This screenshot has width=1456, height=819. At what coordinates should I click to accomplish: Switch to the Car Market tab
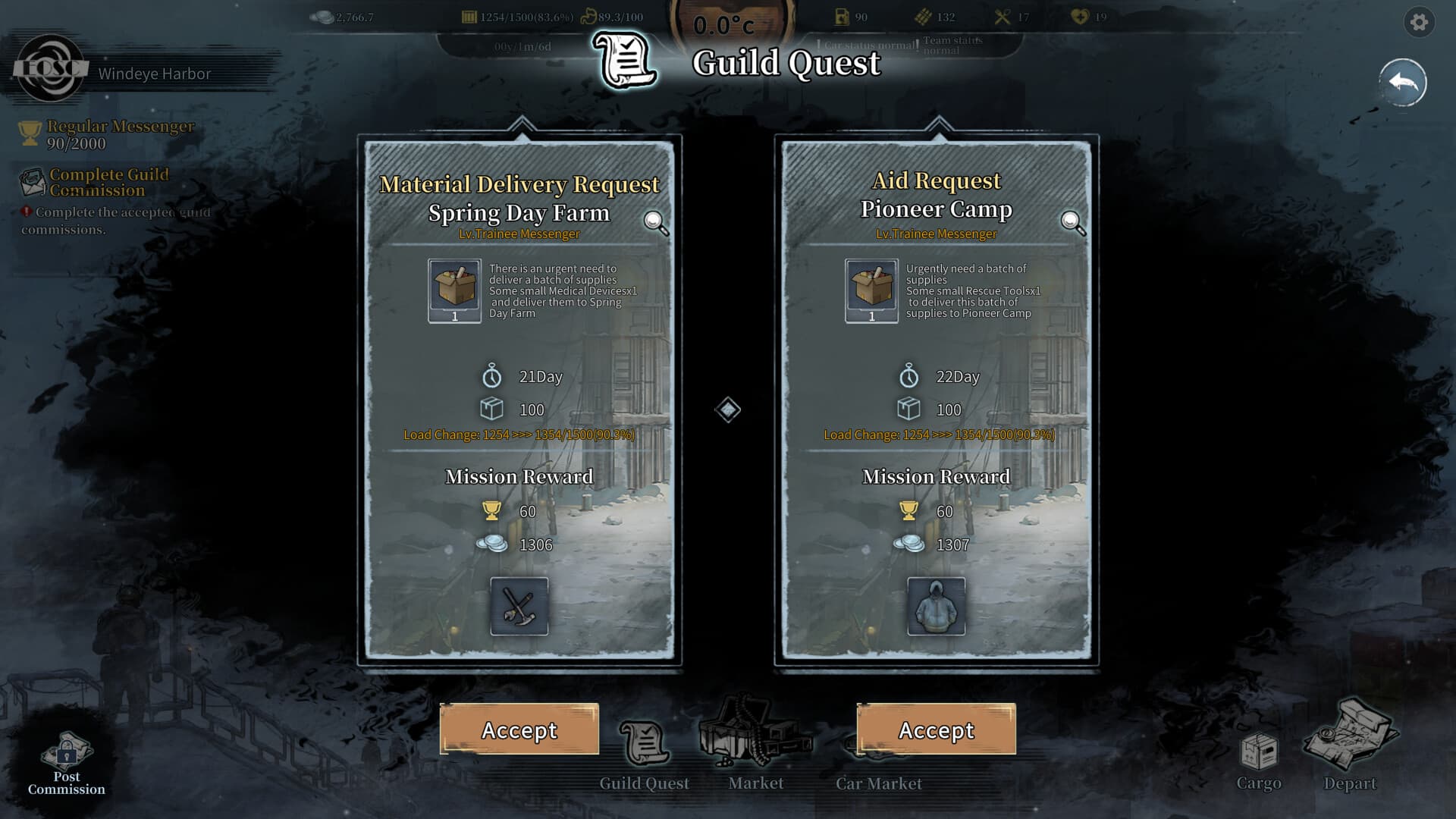tap(877, 783)
